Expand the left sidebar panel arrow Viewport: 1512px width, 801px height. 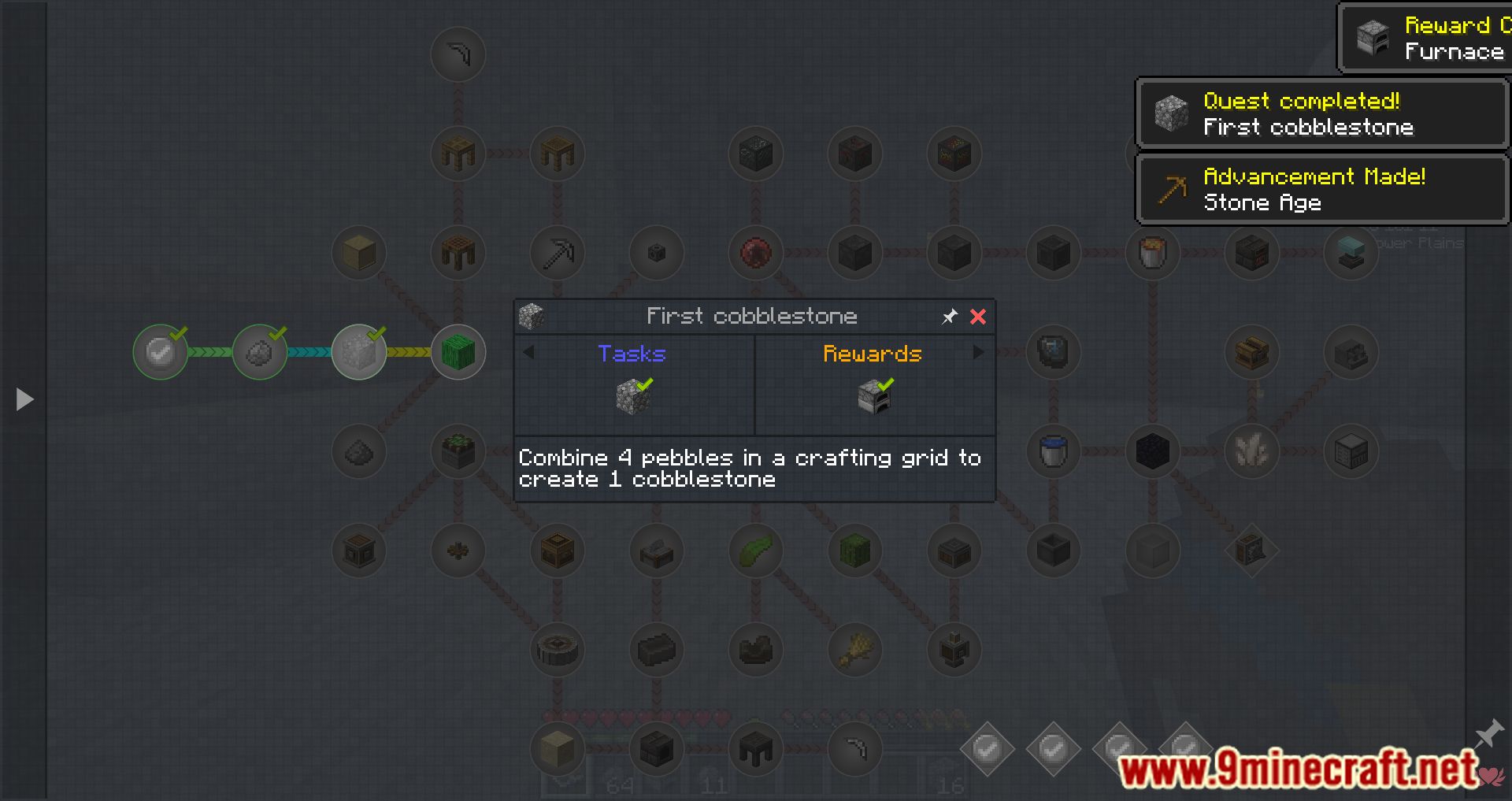[x=24, y=399]
